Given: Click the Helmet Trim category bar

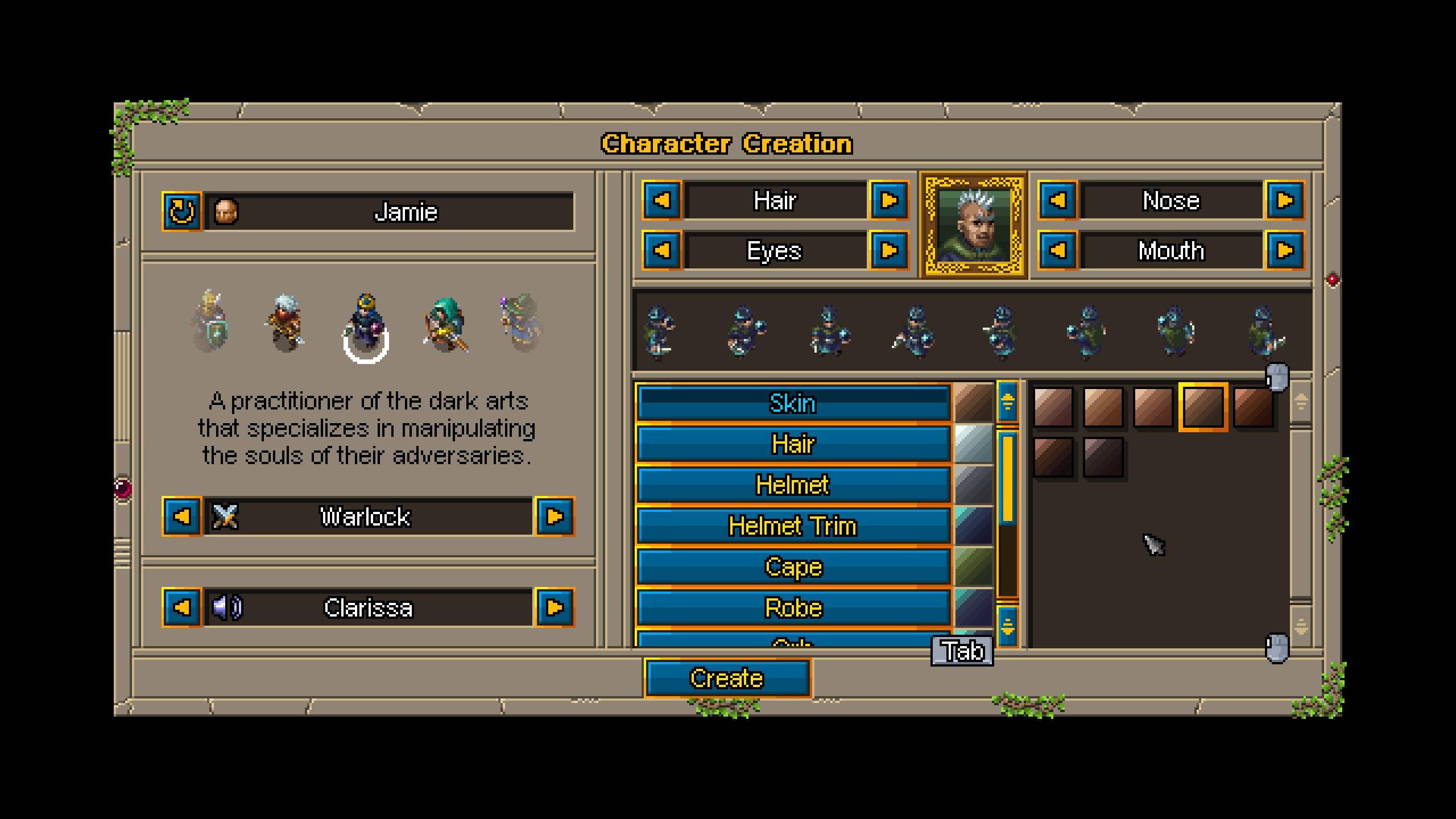Looking at the screenshot, I should [793, 526].
